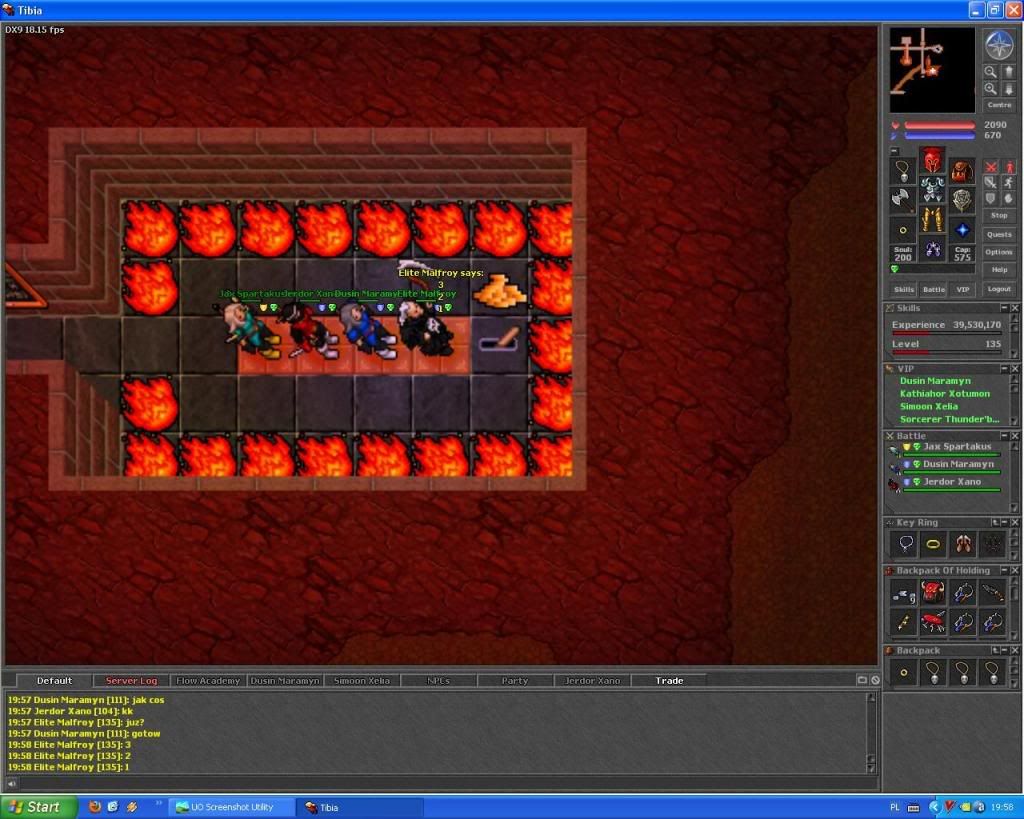Select the golden legs equipment slot

point(932,219)
